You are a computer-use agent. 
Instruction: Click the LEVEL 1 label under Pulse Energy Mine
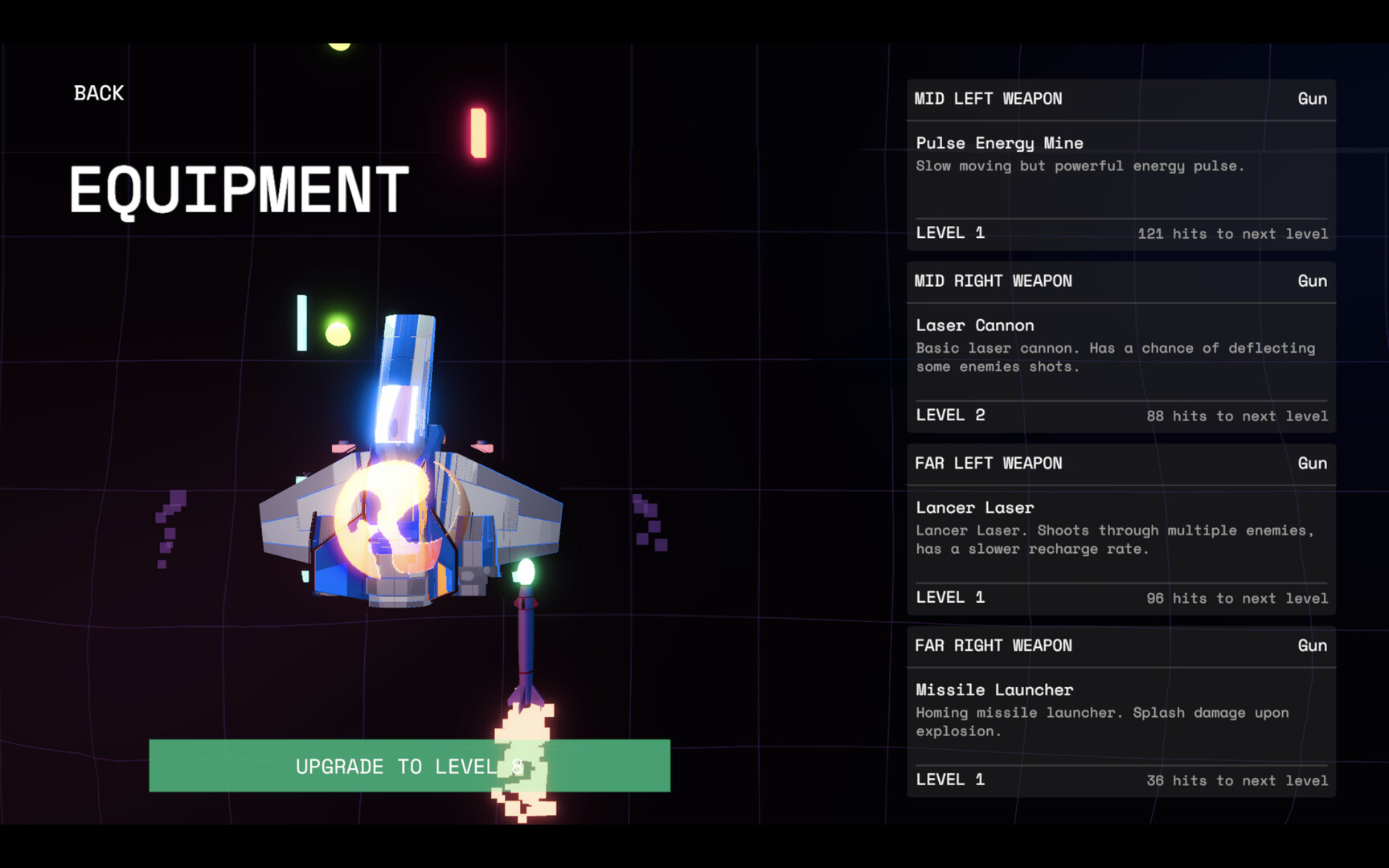pyautogui.click(x=951, y=232)
